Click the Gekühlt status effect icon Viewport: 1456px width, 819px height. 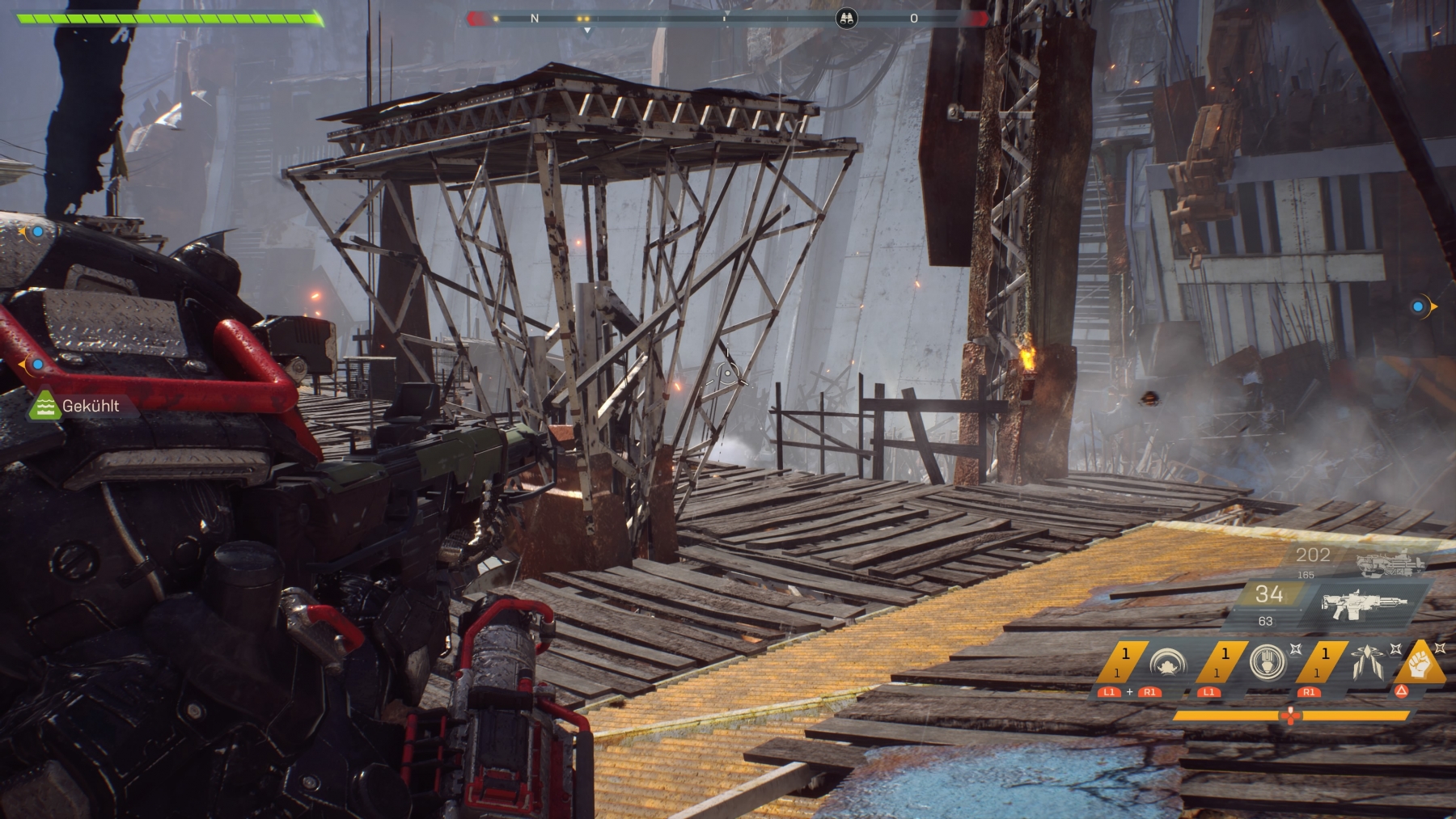point(45,406)
